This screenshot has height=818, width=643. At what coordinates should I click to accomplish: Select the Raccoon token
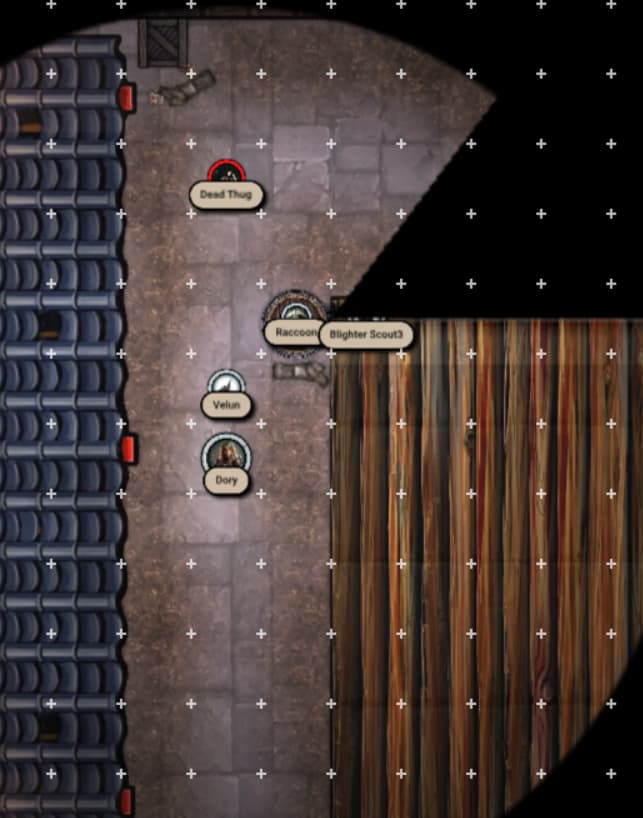(290, 311)
